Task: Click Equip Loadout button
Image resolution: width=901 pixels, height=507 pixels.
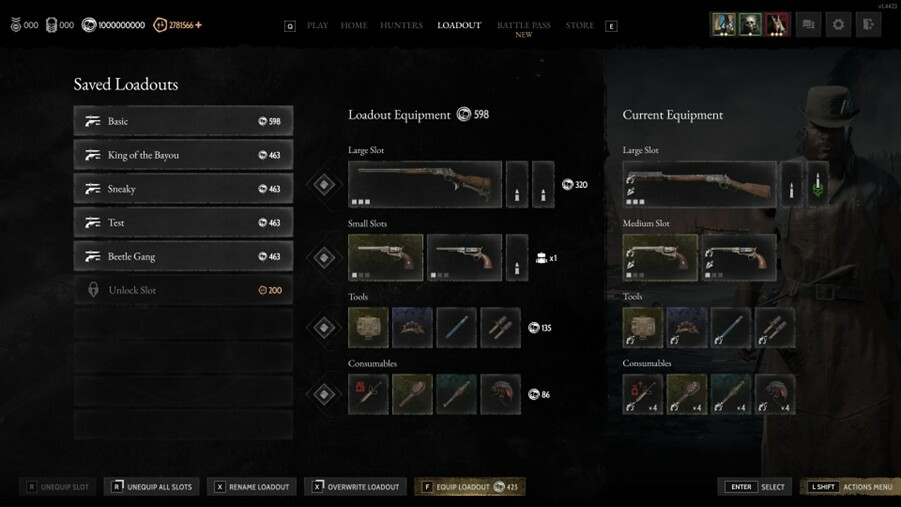Action: pyautogui.click(x=469, y=487)
